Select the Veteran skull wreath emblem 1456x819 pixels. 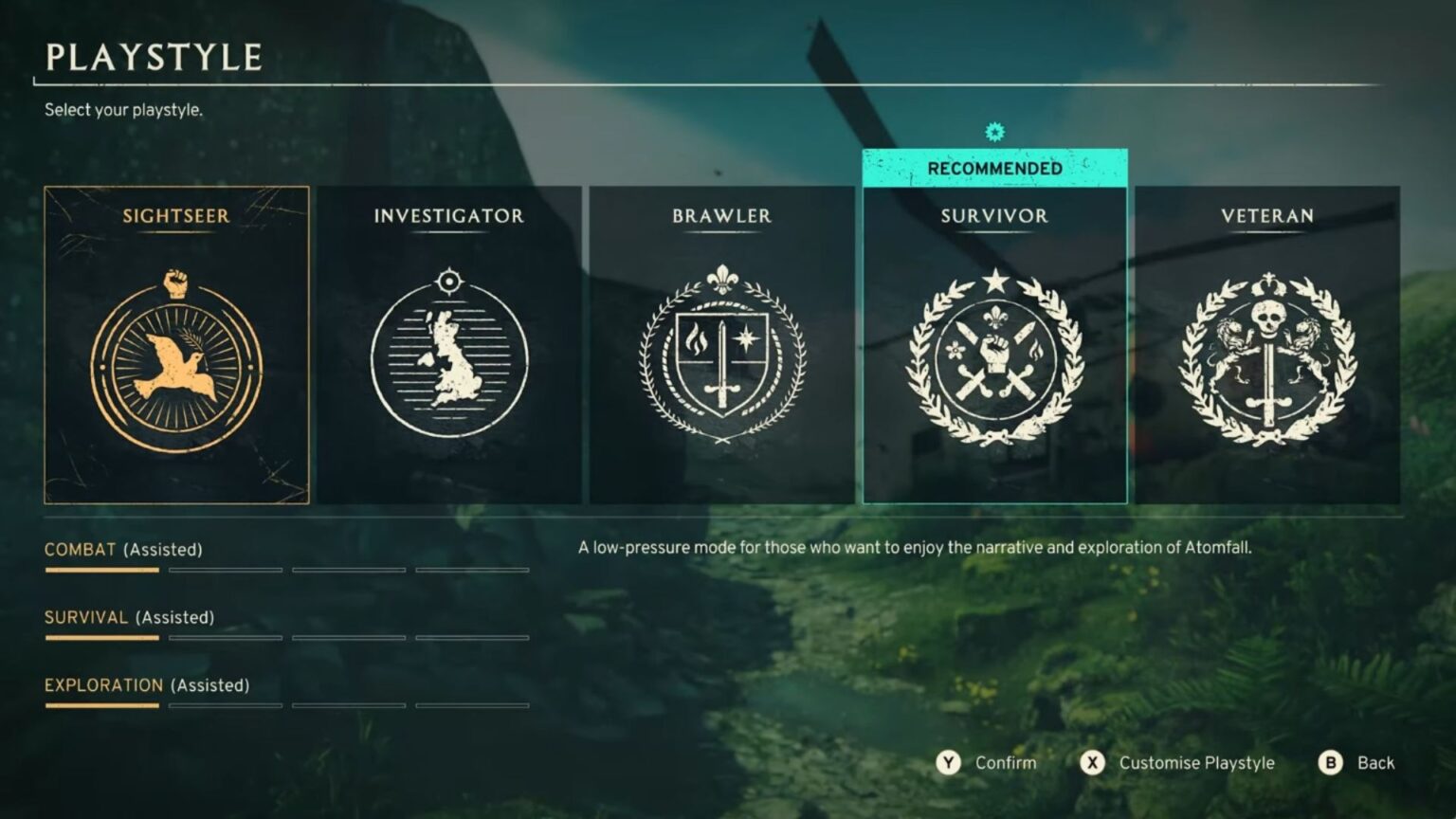point(1265,357)
